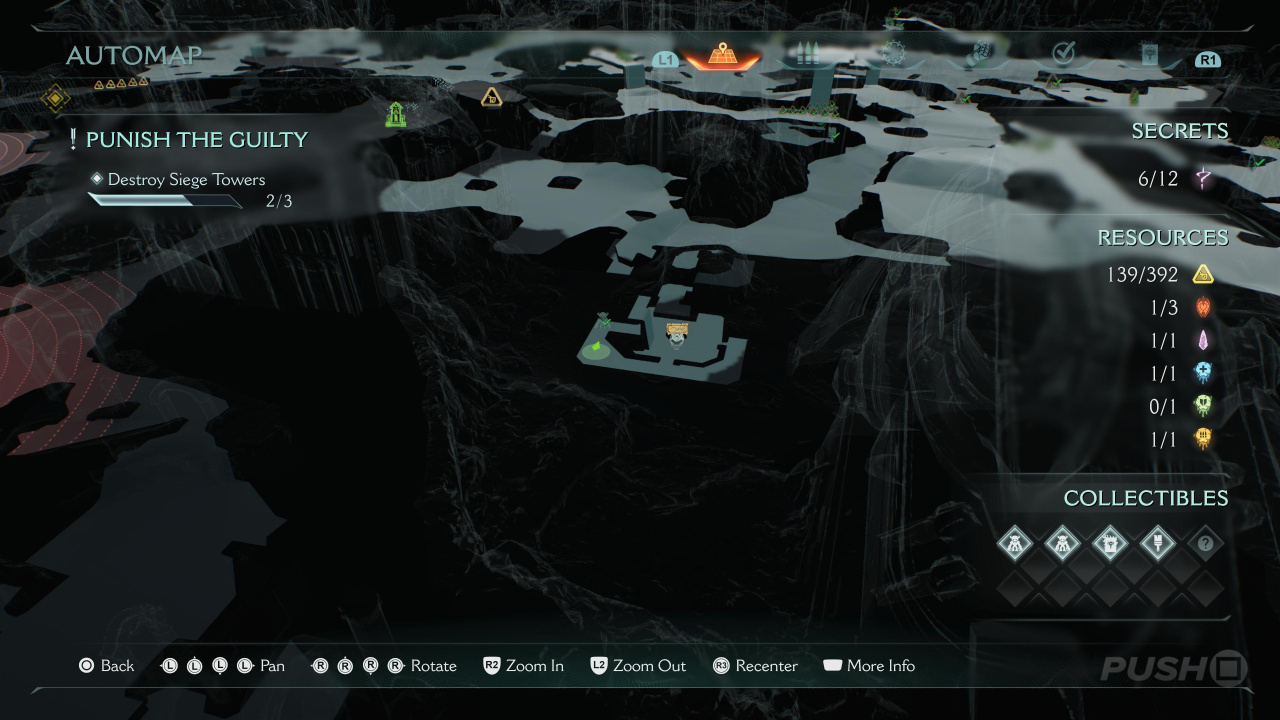Image resolution: width=1280 pixels, height=720 pixels.
Task: Choose the first demon toy collectible
Action: click(x=1015, y=544)
